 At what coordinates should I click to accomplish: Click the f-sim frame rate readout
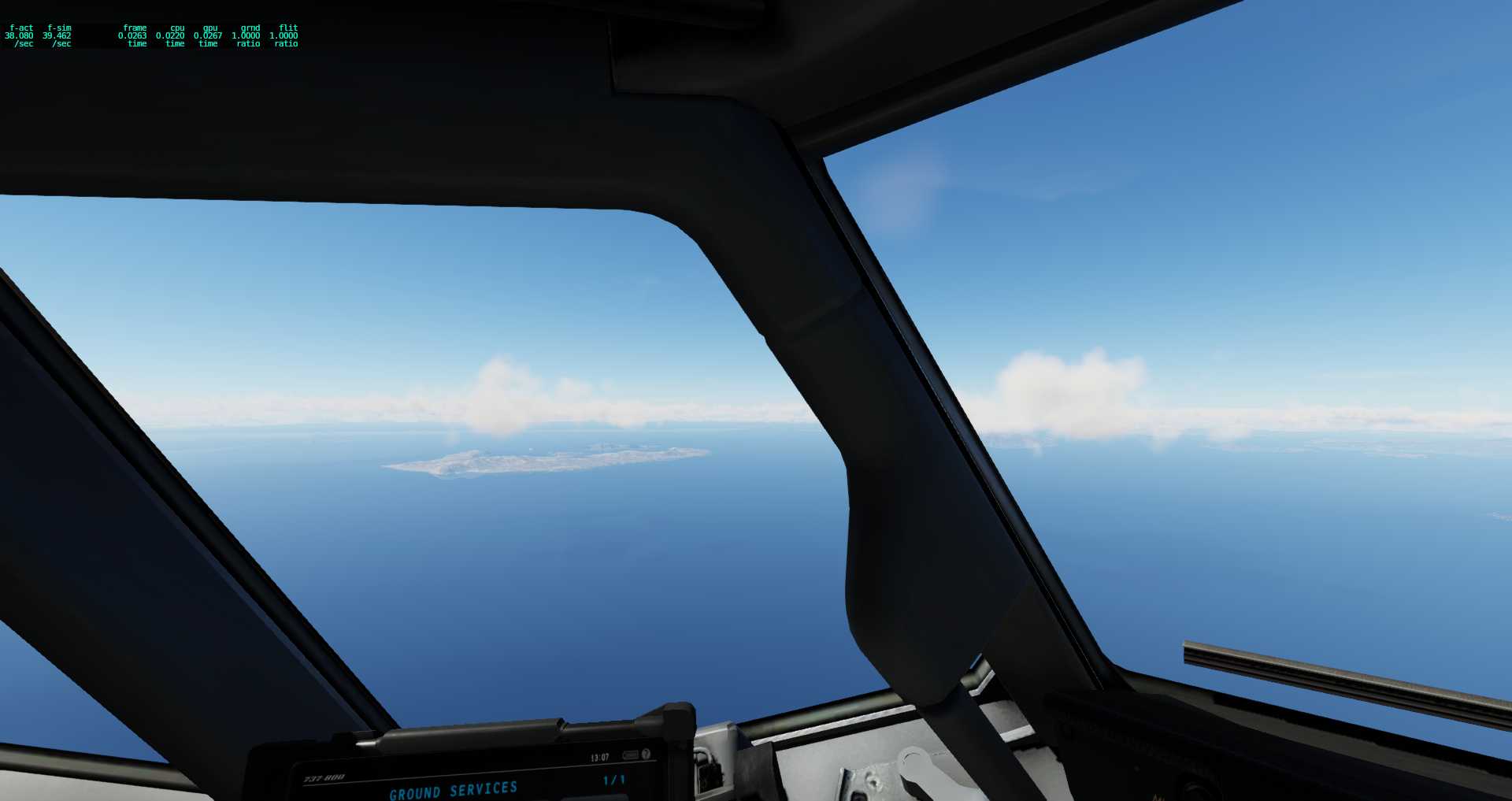57,35
